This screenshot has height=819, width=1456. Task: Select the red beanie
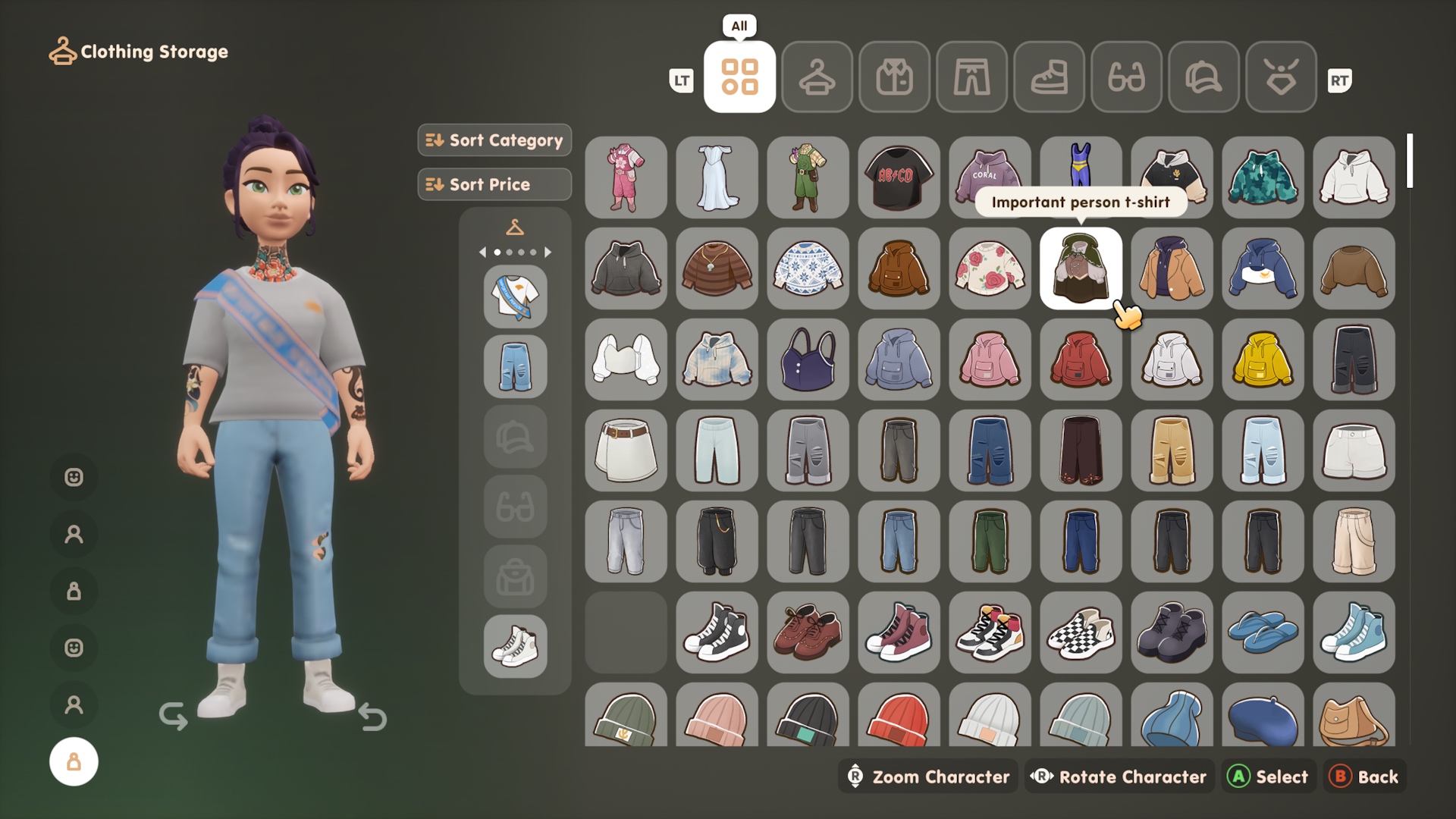(x=899, y=717)
